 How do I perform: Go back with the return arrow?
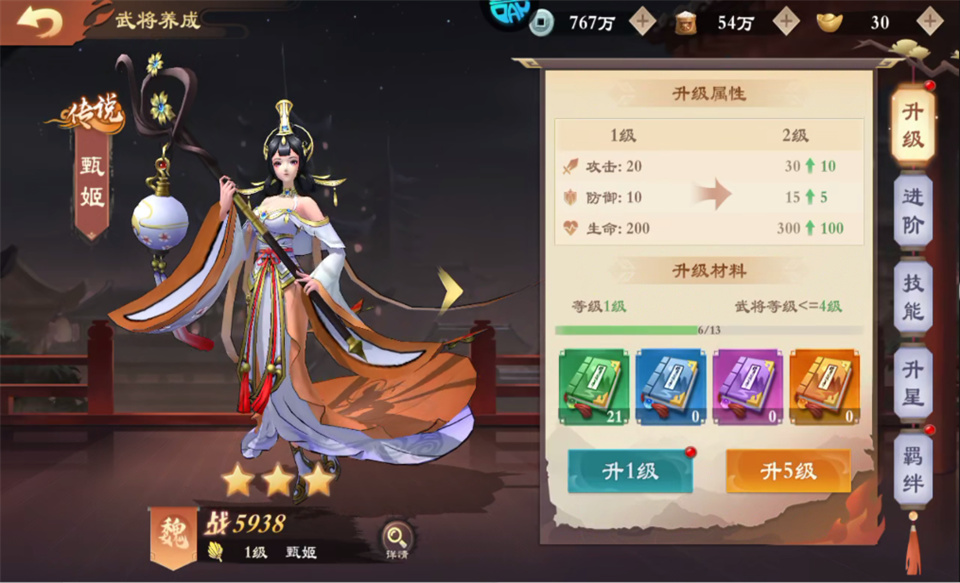tap(40, 23)
